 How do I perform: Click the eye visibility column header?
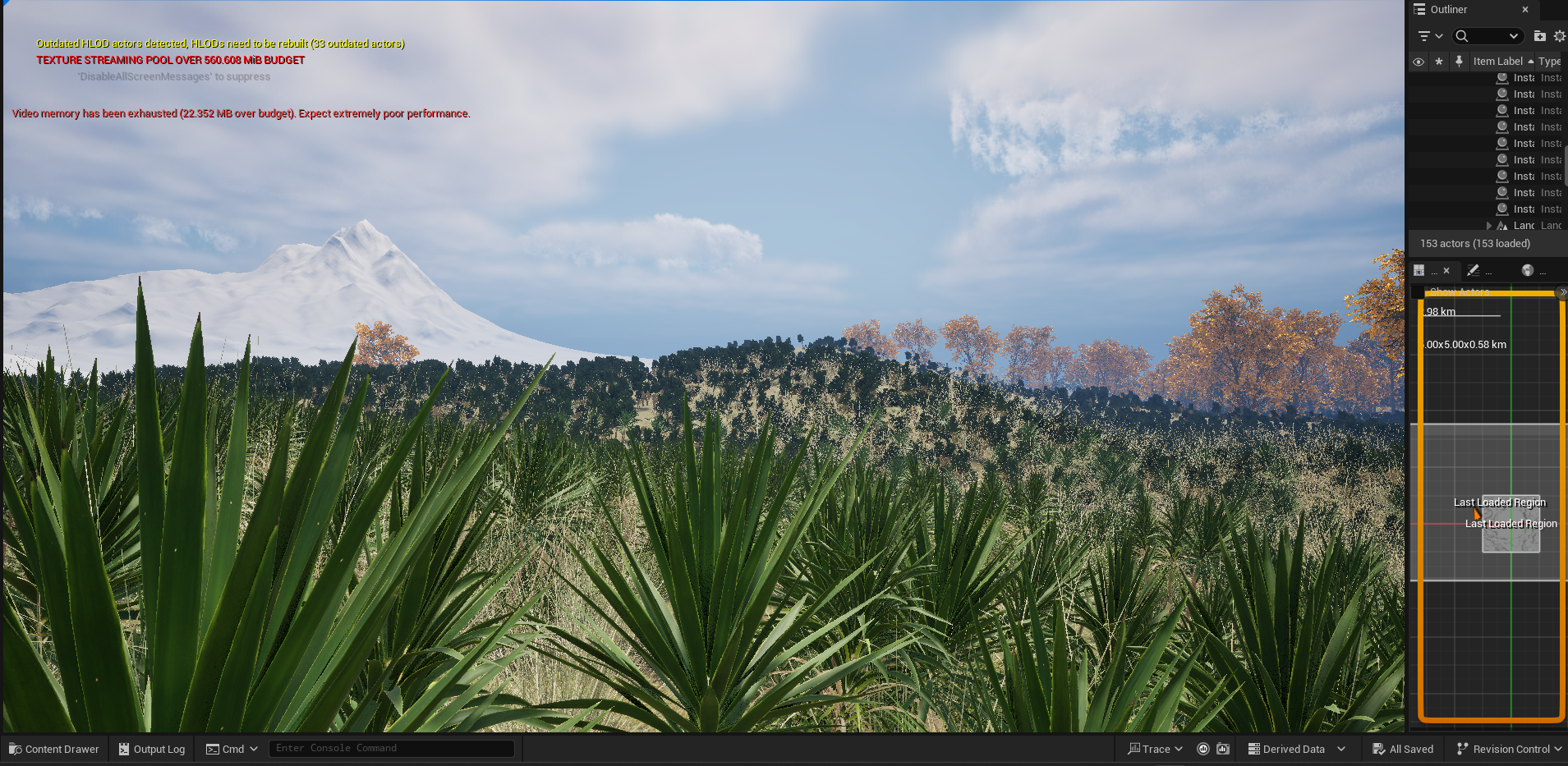(x=1419, y=62)
